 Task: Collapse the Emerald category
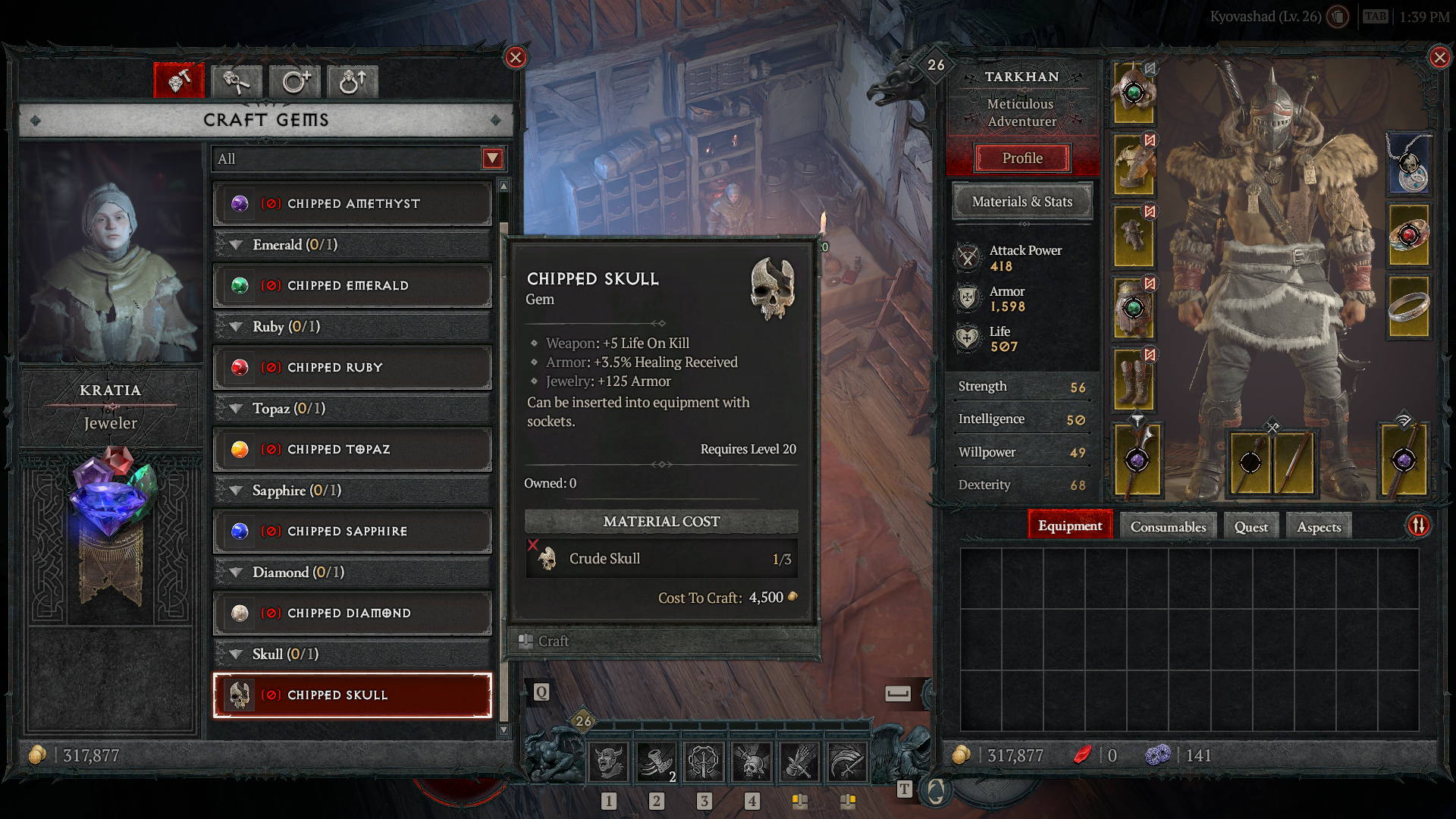point(235,244)
